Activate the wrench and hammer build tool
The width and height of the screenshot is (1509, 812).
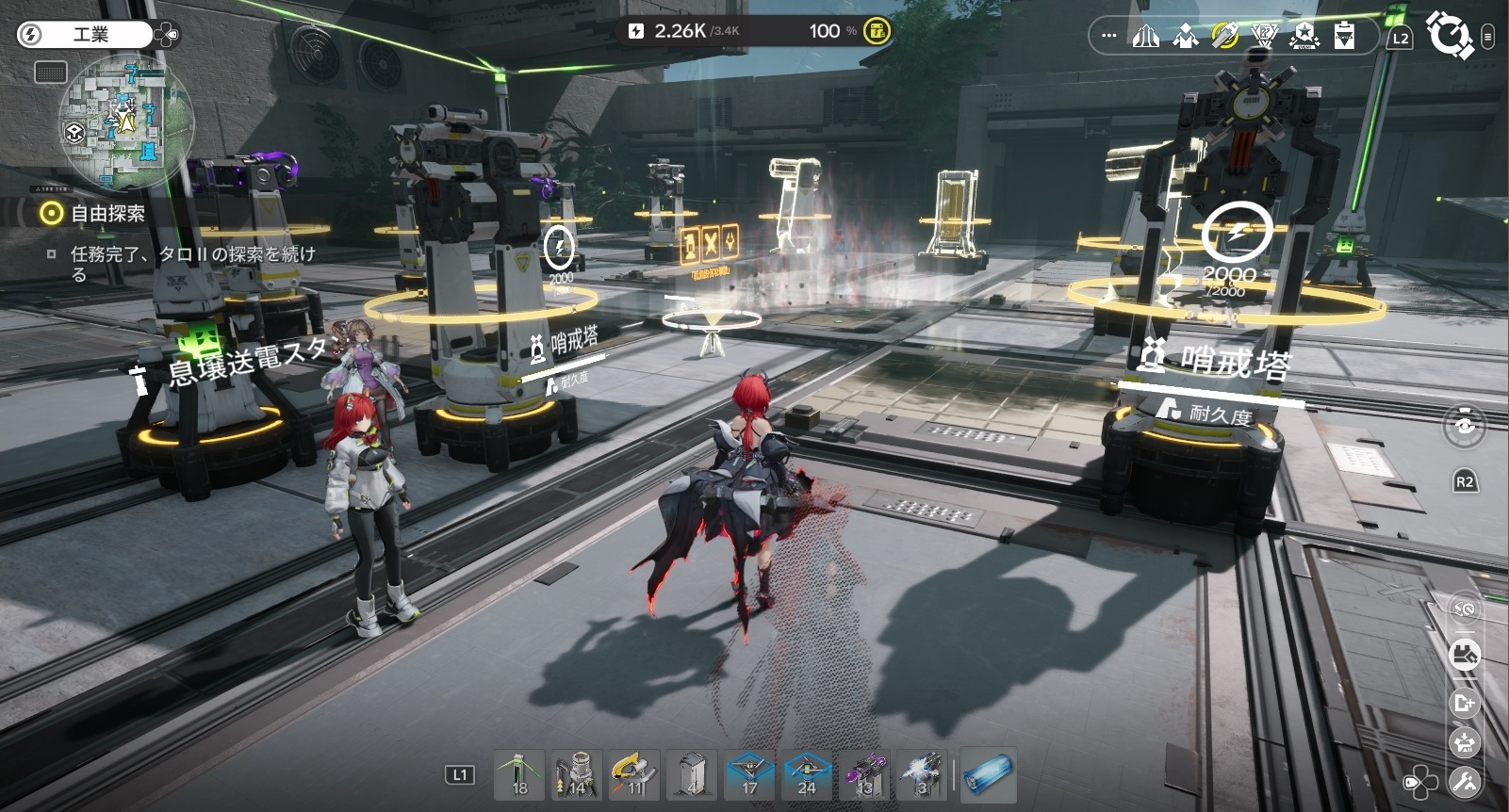(x=1465, y=781)
